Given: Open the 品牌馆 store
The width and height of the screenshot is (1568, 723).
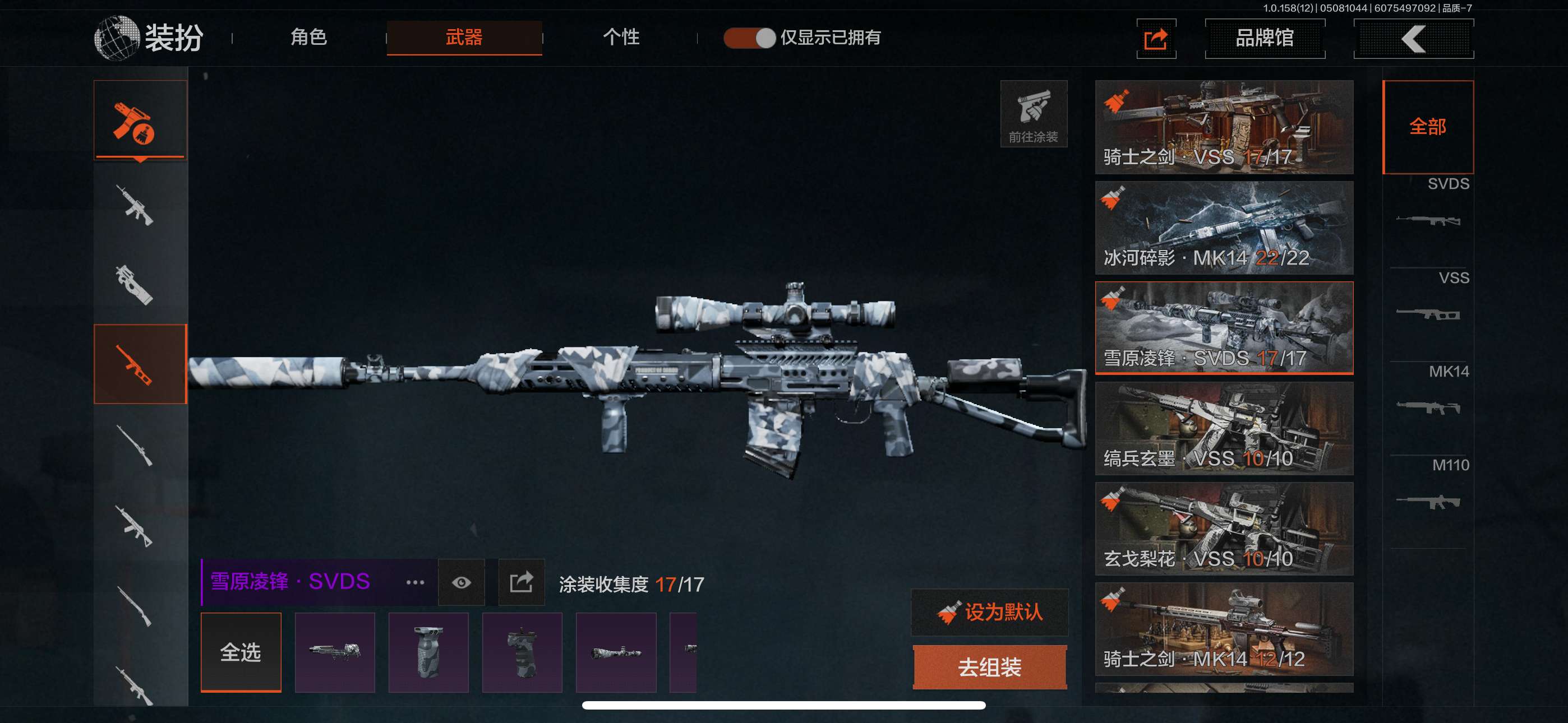Looking at the screenshot, I should click(x=1264, y=38).
